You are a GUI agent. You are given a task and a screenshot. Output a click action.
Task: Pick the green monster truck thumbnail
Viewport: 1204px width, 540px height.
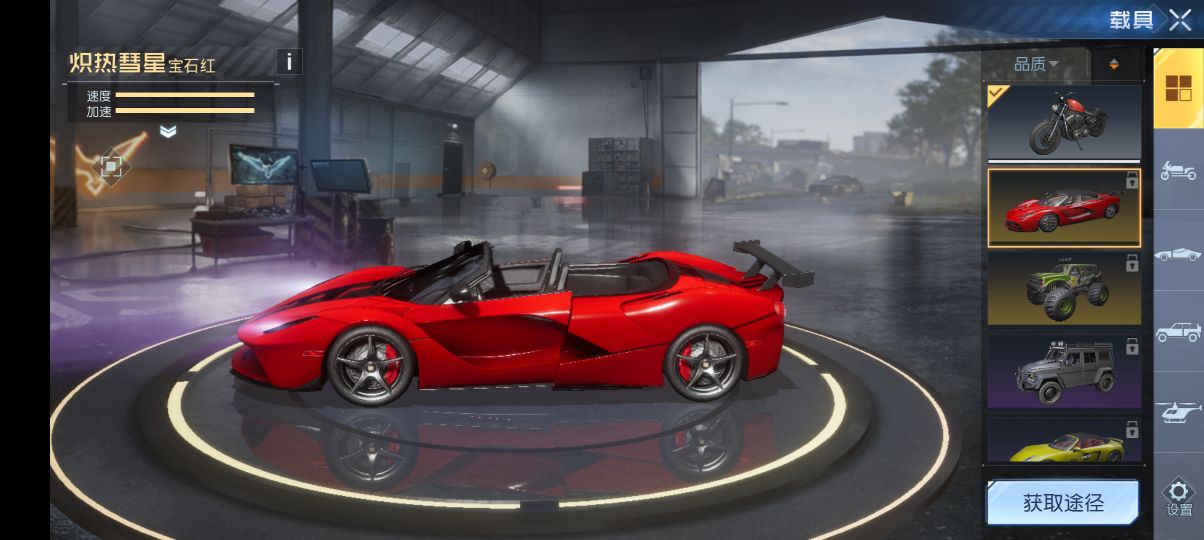pos(1064,288)
